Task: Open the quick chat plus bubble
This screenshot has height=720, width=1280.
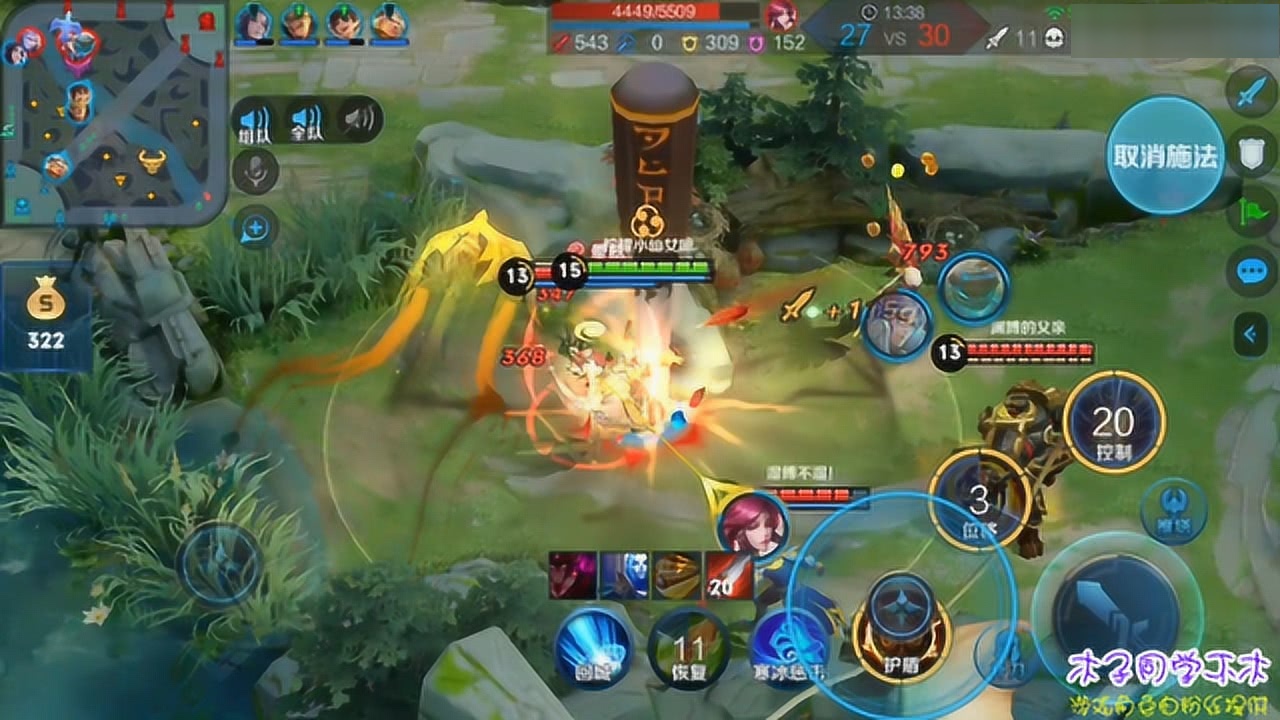Action: 255,229
